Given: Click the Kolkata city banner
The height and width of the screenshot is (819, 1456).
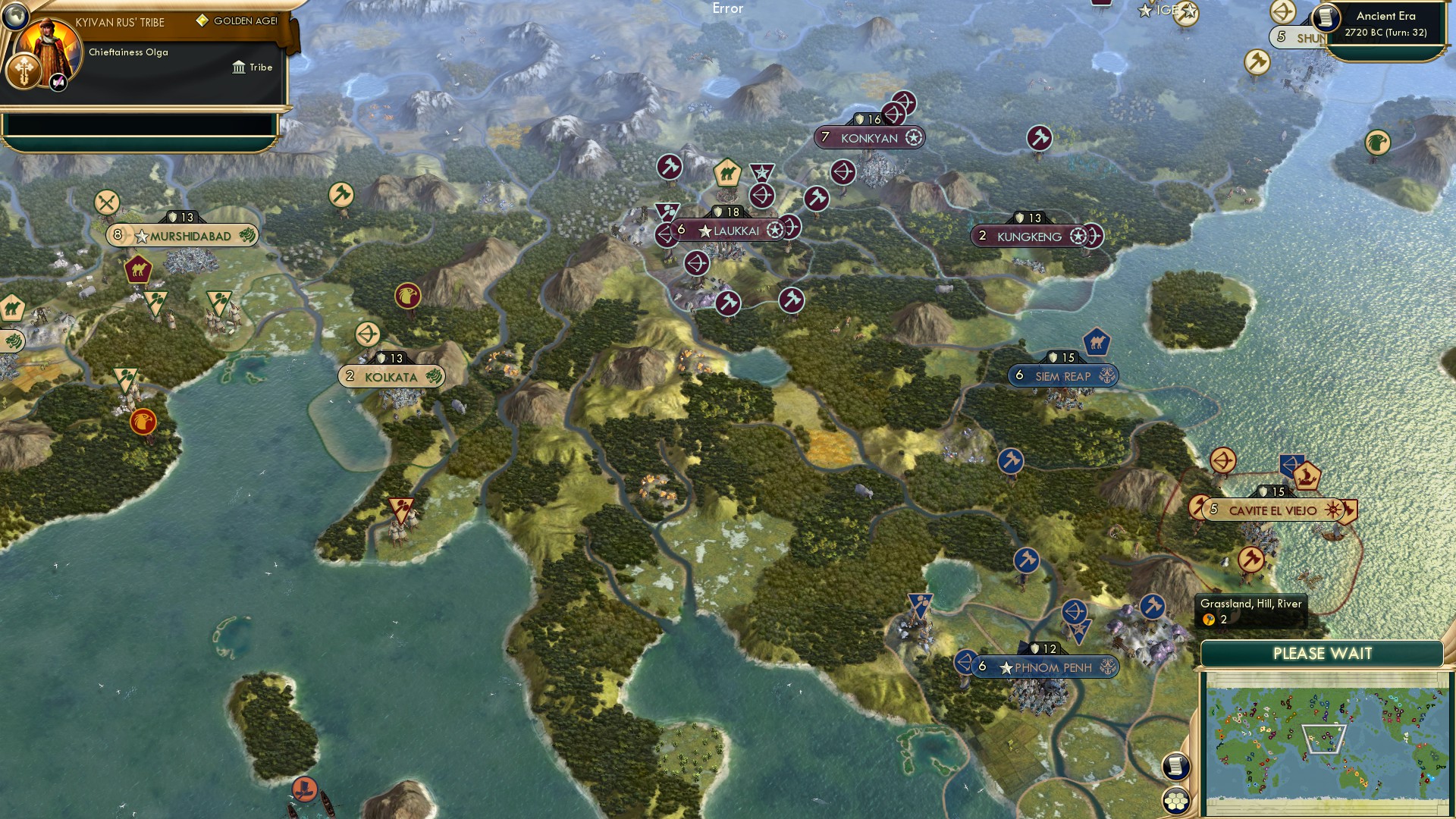Looking at the screenshot, I should click(x=391, y=376).
